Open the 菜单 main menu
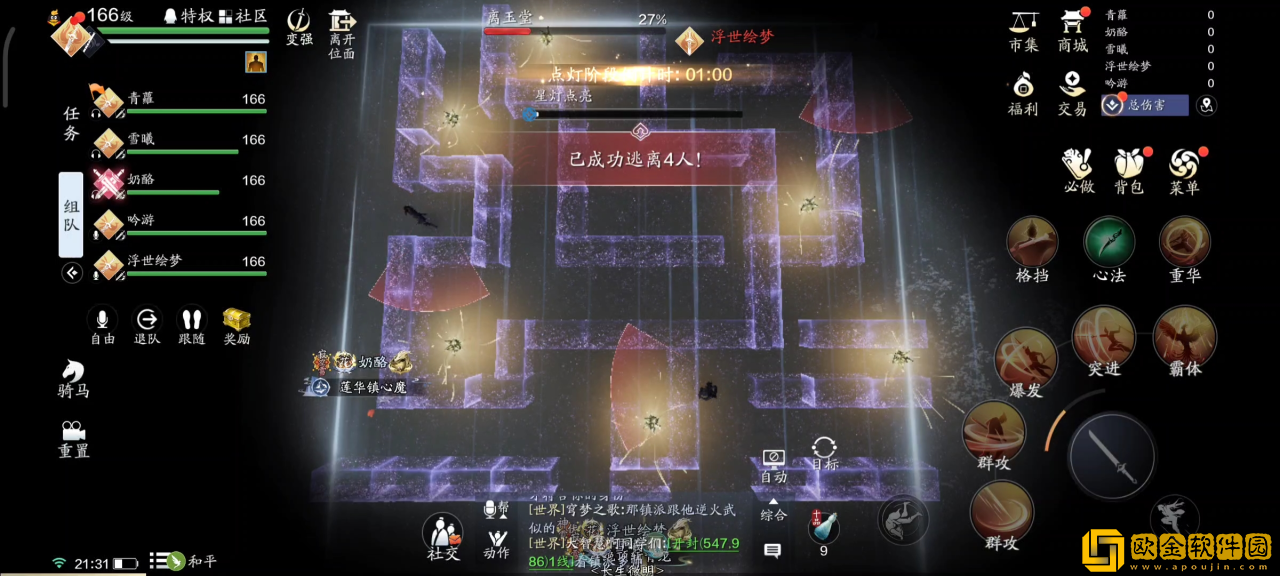This screenshot has width=1280, height=576. (1184, 170)
